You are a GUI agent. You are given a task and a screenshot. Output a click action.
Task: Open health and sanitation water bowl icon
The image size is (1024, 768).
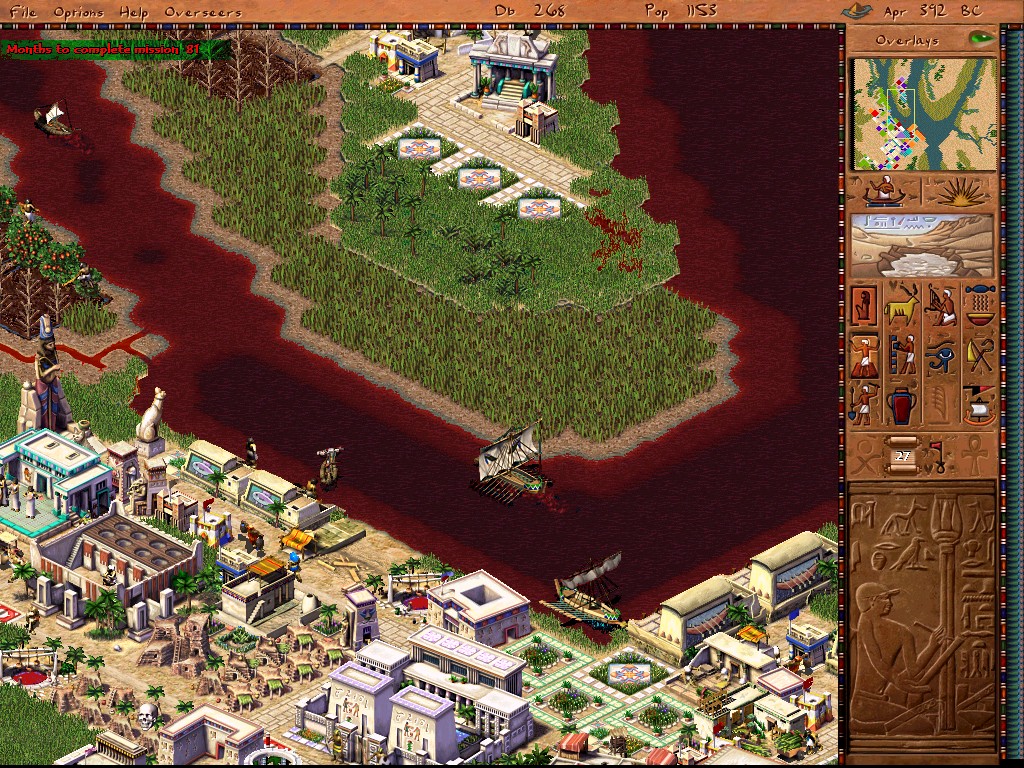980,305
